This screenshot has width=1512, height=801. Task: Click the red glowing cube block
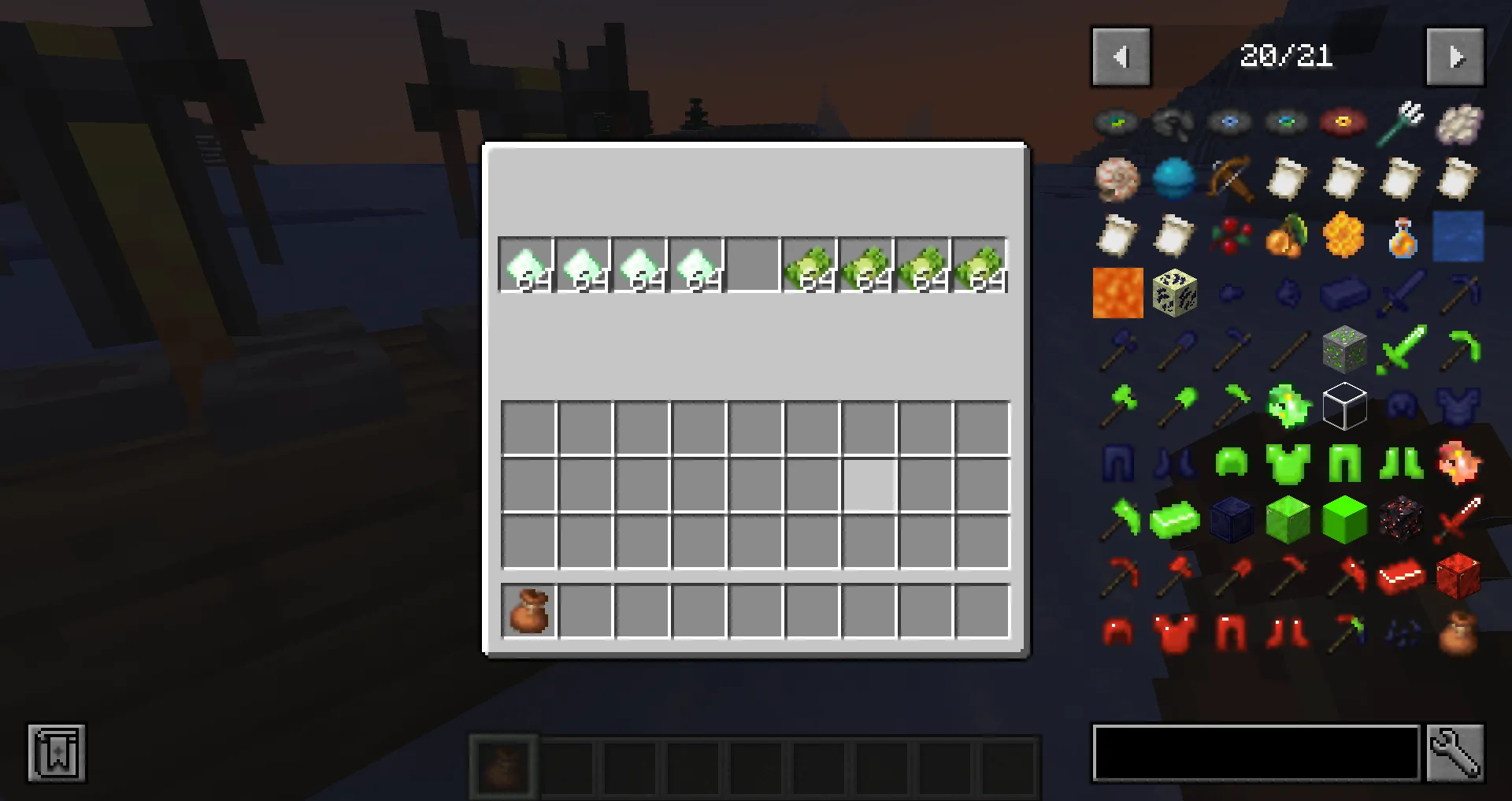click(1457, 577)
